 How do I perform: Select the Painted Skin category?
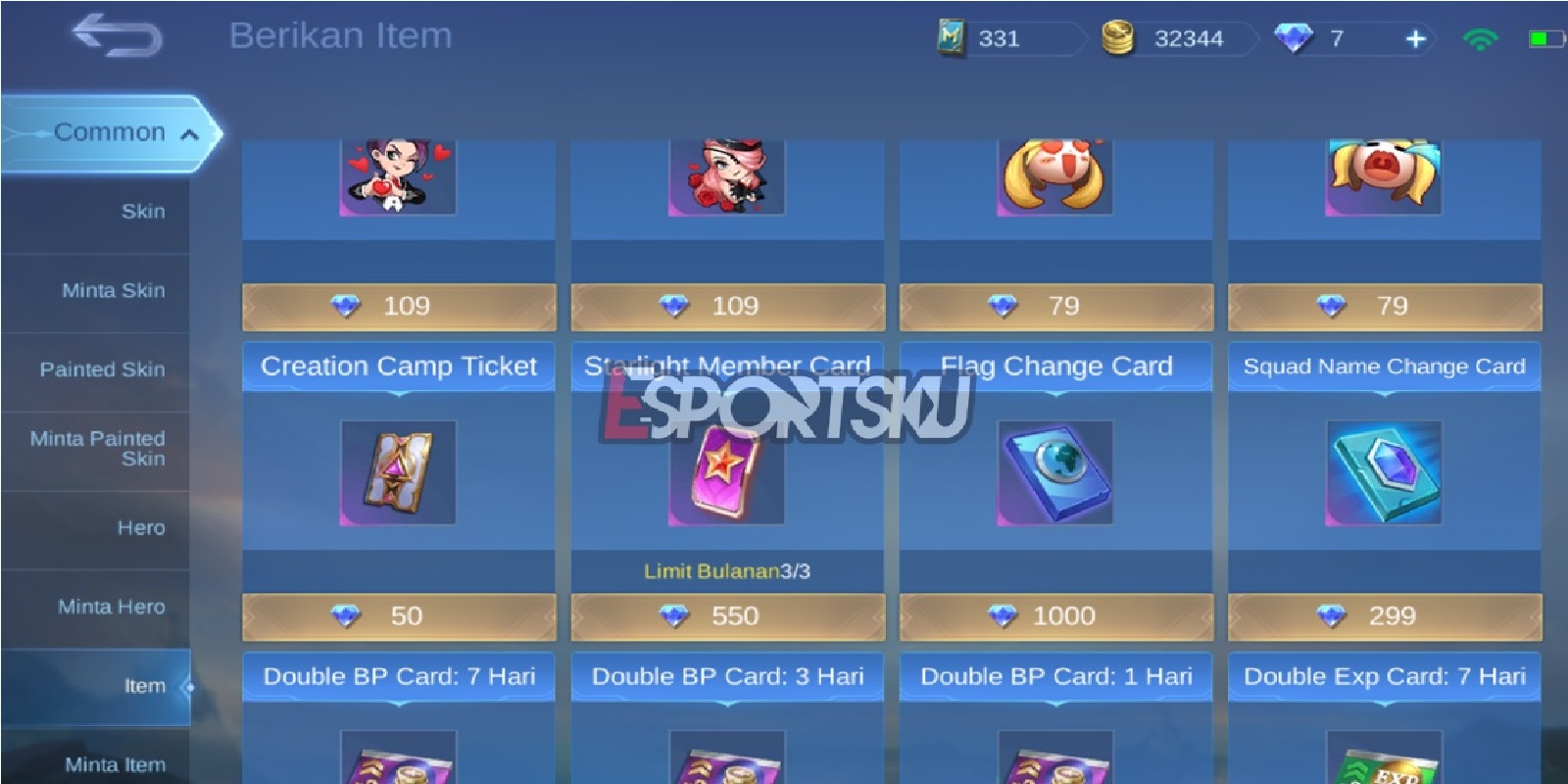pos(103,369)
